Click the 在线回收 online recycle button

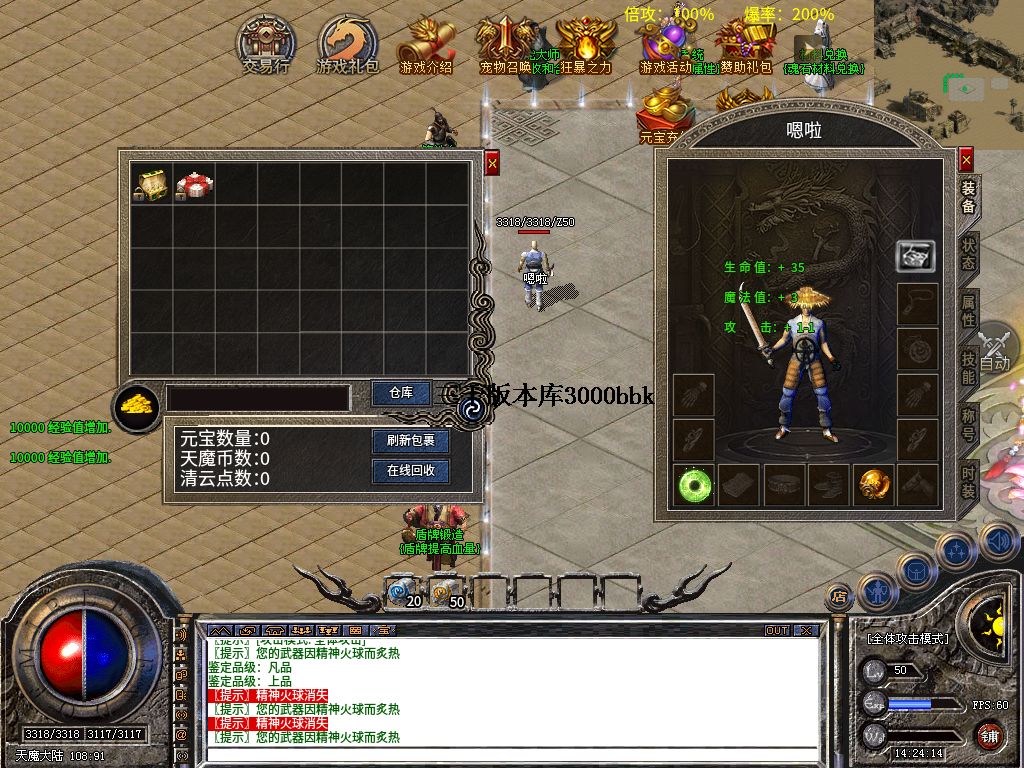[410, 470]
